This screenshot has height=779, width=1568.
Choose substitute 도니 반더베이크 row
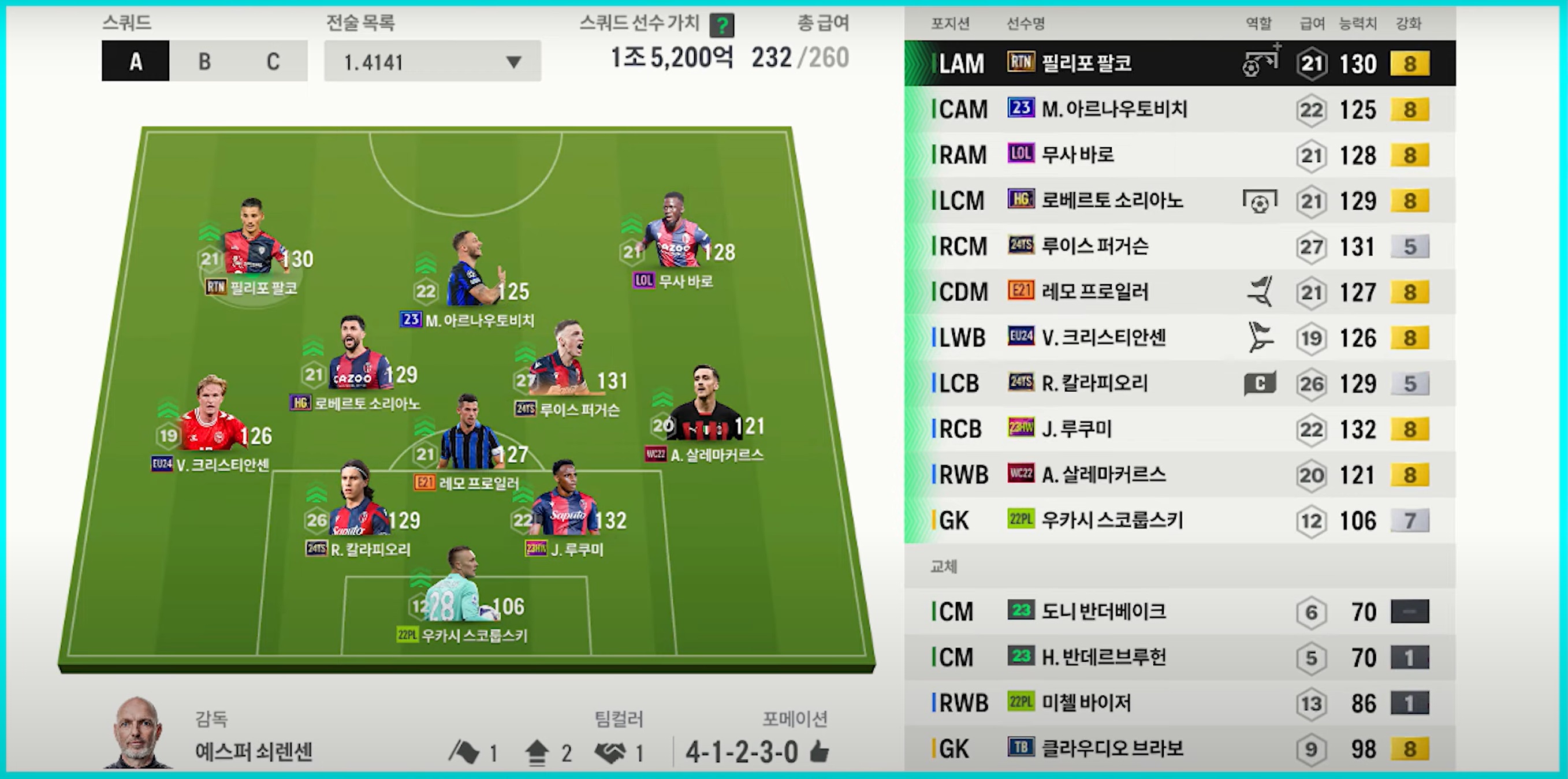click(x=1179, y=612)
